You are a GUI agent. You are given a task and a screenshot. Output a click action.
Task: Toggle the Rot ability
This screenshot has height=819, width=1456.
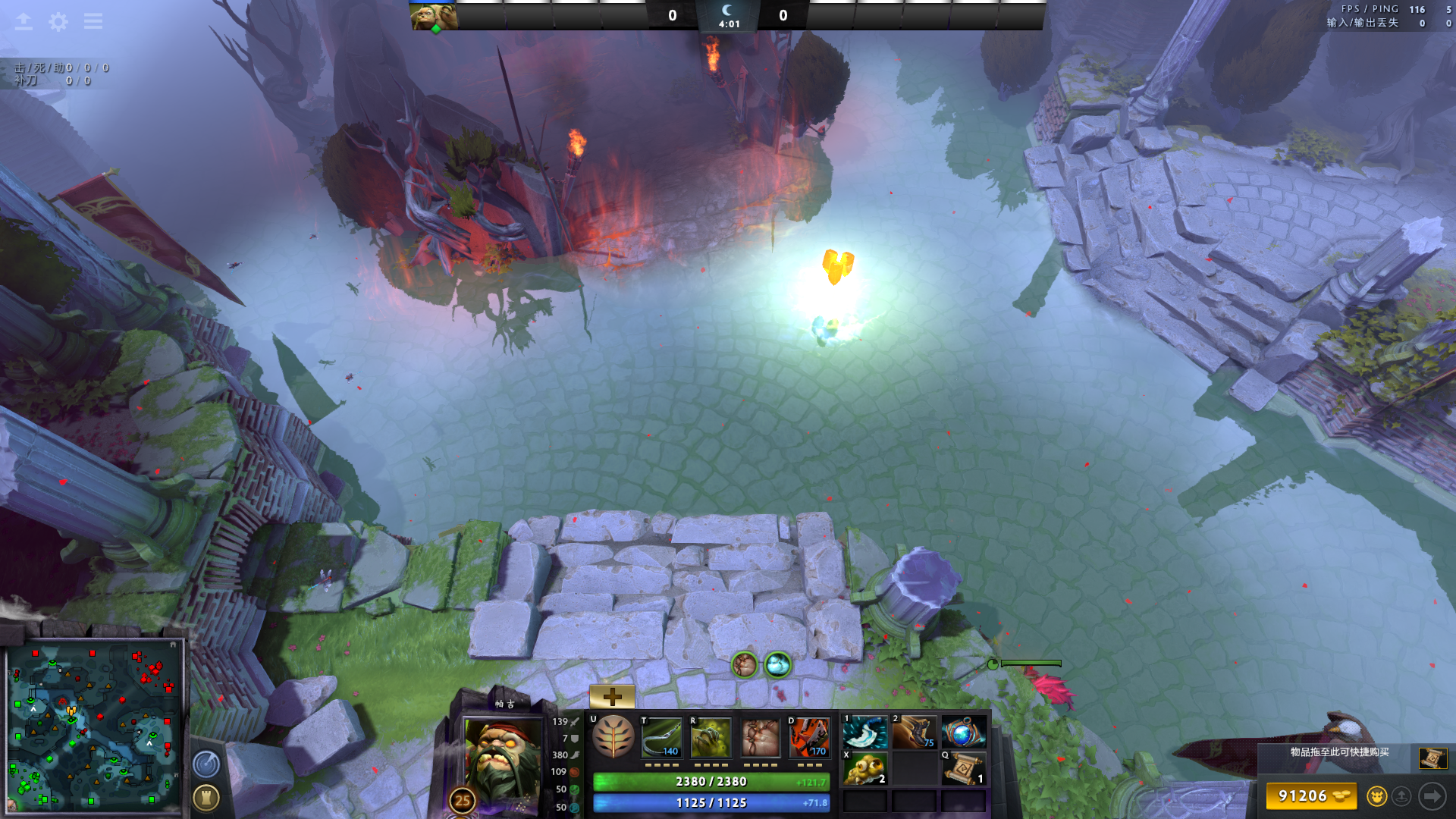click(711, 737)
